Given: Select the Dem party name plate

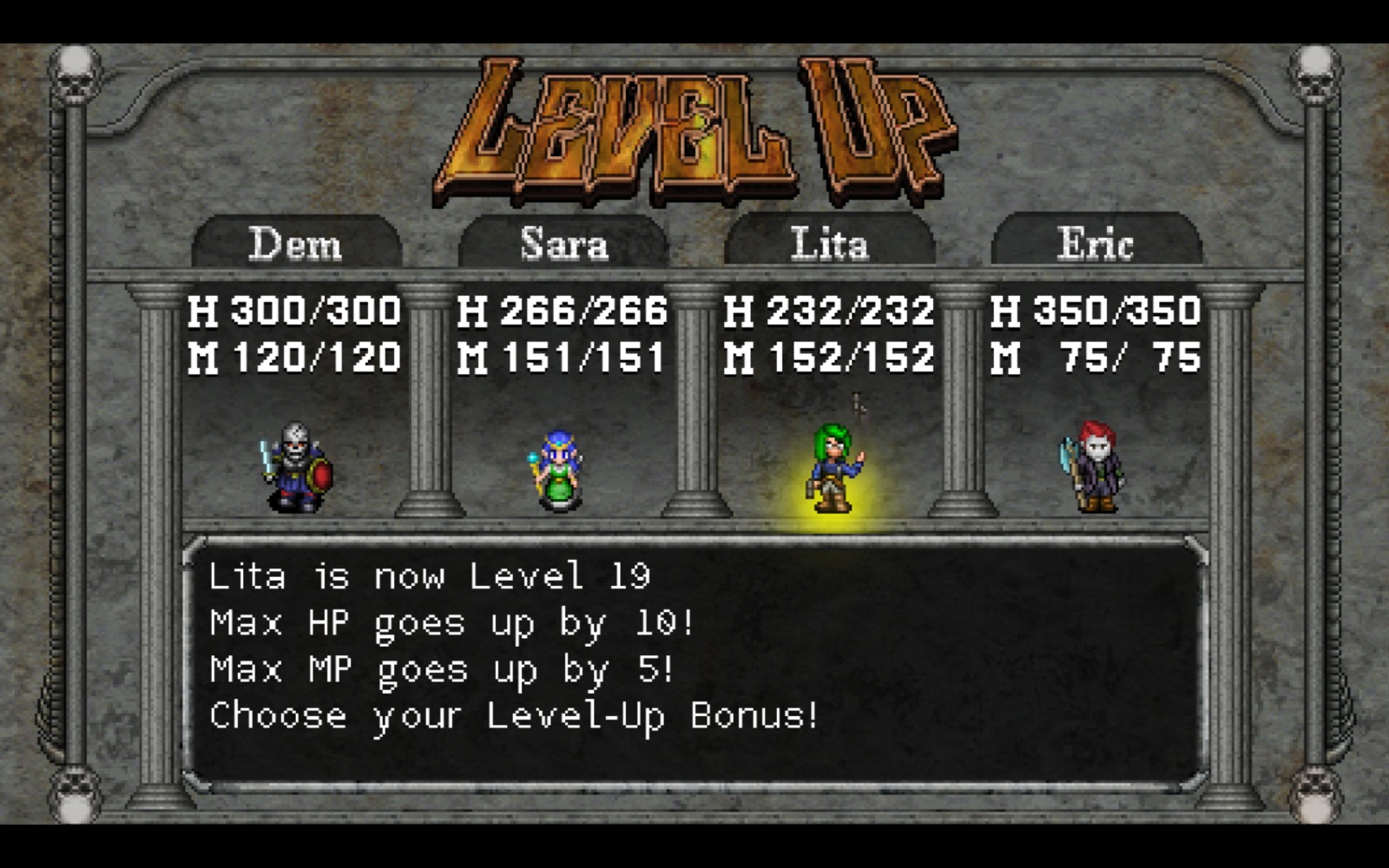Looking at the screenshot, I should [296, 243].
